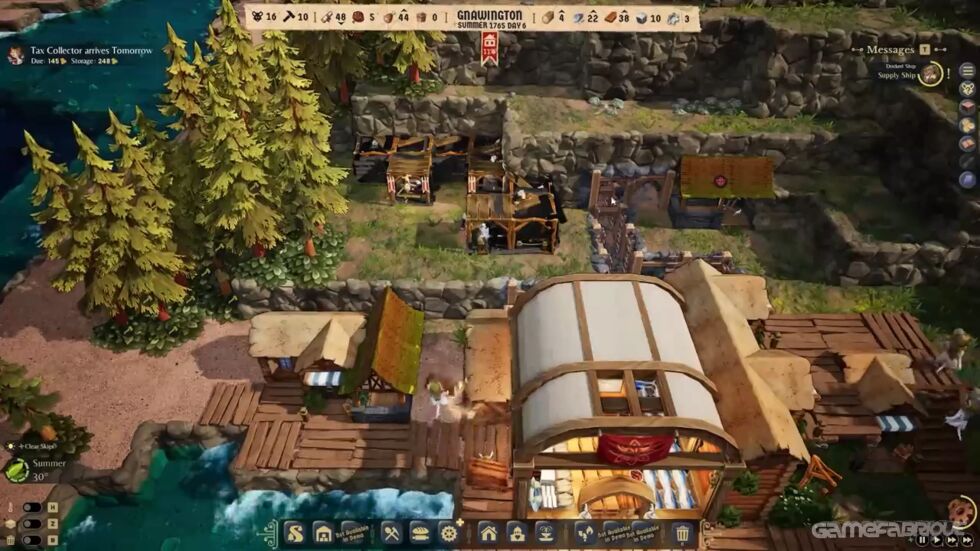Open the ship wheel production category
Image resolution: width=980 pixels, height=551 pixels.
tap(449, 533)
